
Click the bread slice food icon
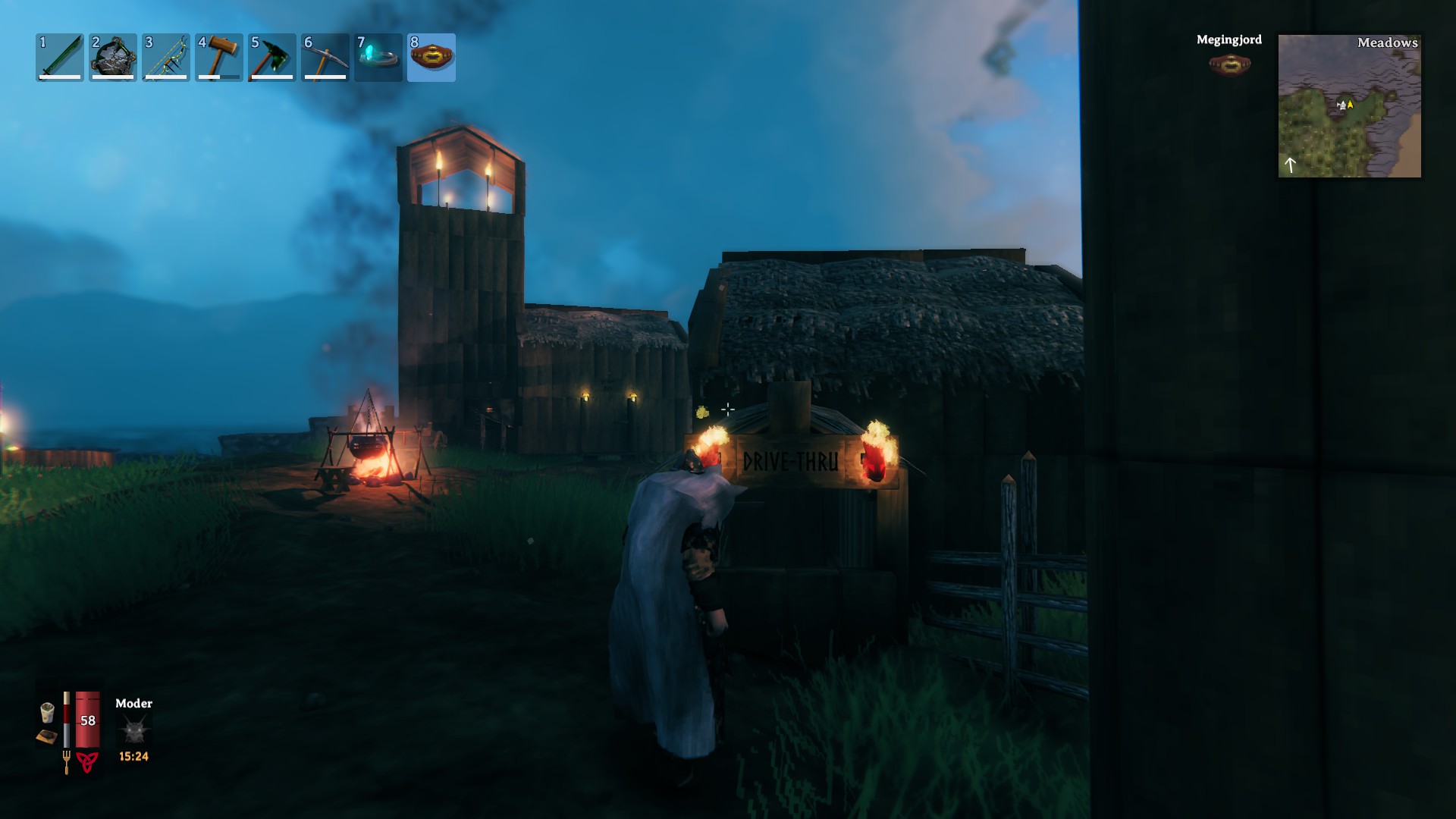pos(46,736)
